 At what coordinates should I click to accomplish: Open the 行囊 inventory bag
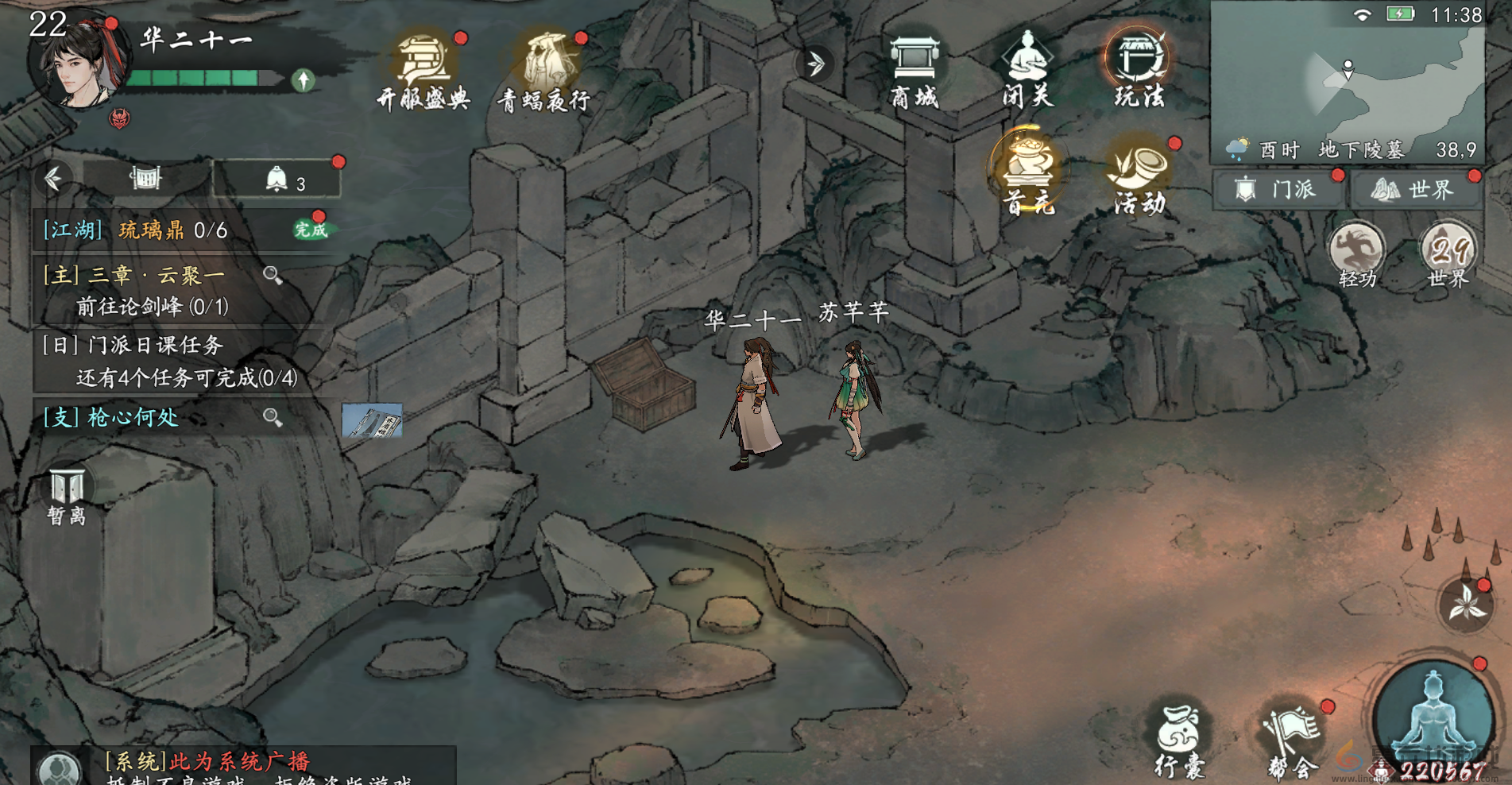point(1179,741)
